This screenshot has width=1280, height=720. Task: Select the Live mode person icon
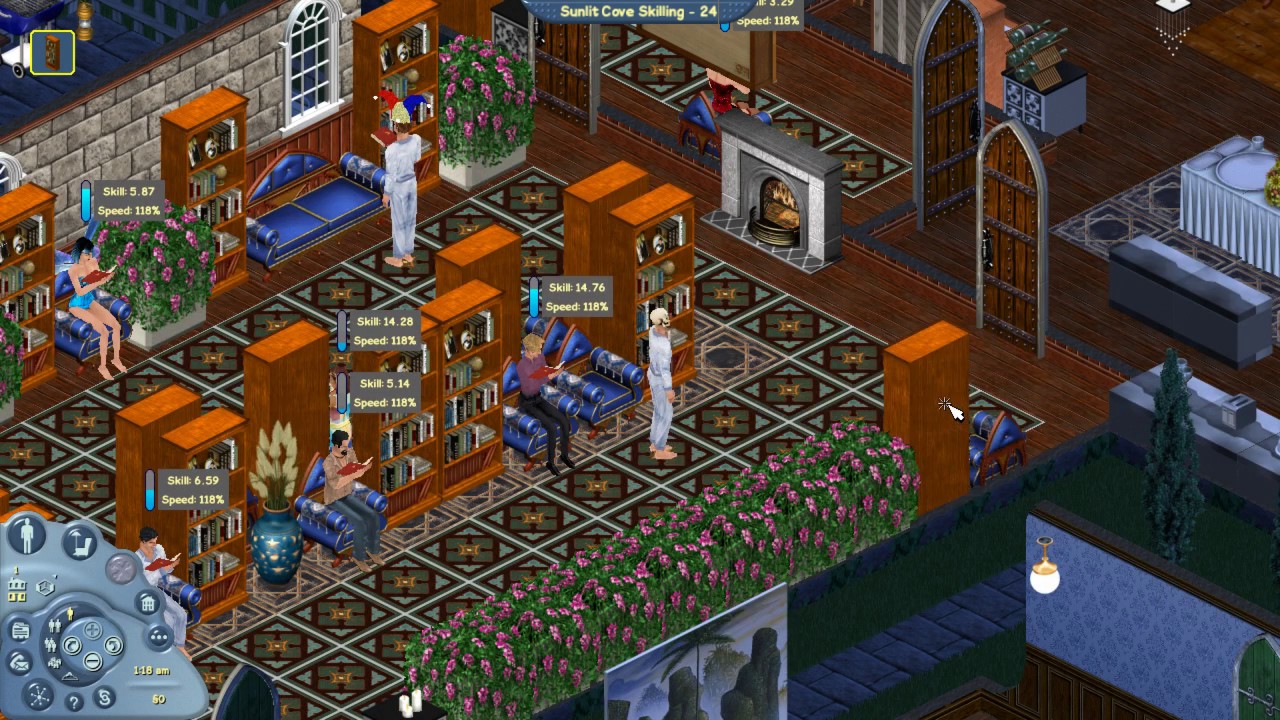(27, 534)
